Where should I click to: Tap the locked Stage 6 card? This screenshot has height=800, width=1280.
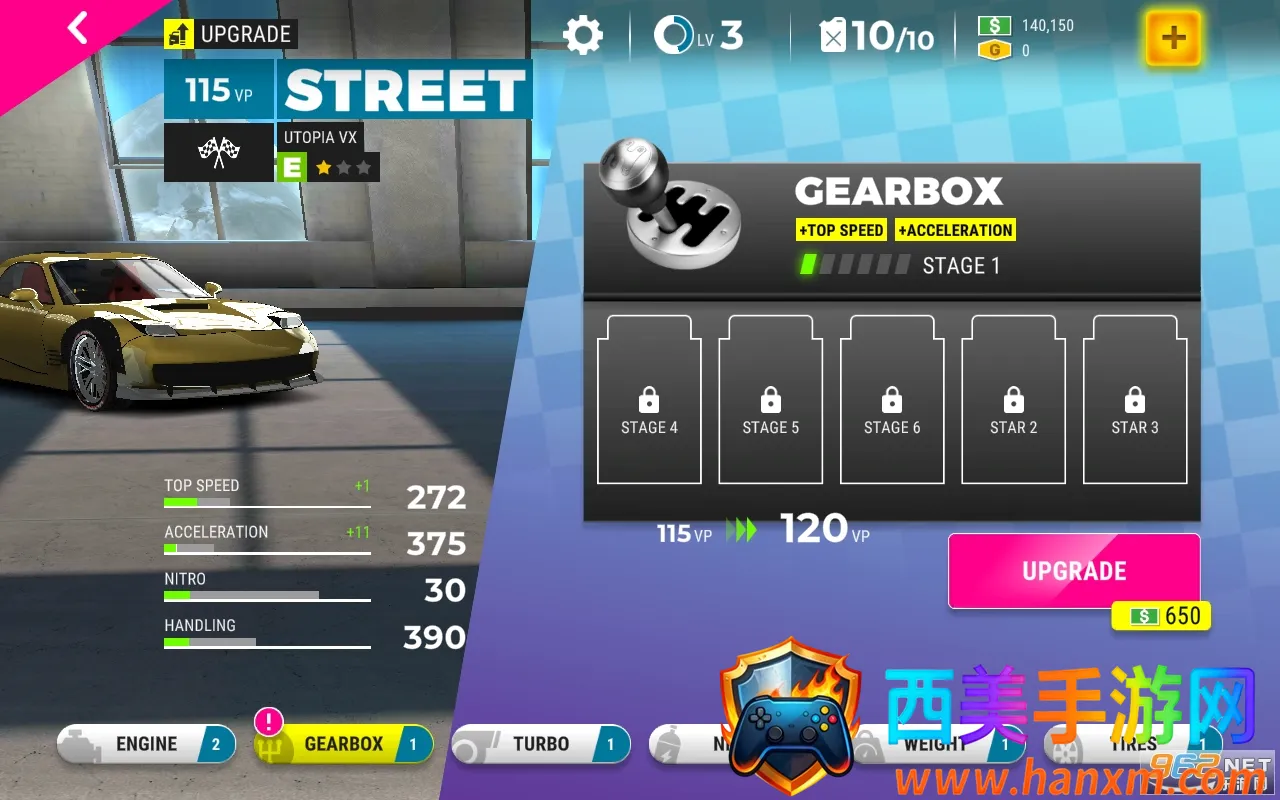pos(892,400)
